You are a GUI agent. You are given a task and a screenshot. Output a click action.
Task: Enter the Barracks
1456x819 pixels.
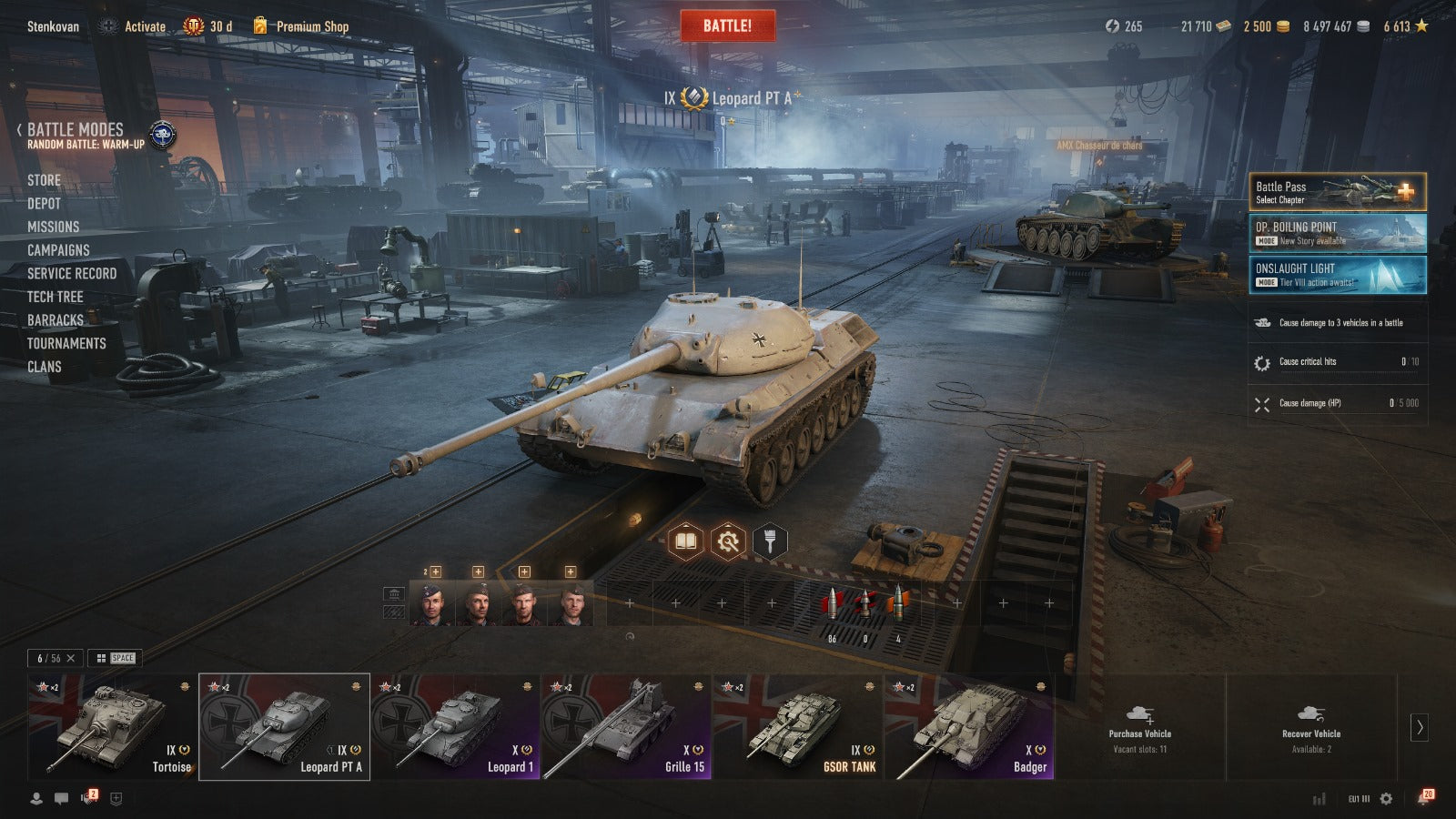(x=55, y=320)
